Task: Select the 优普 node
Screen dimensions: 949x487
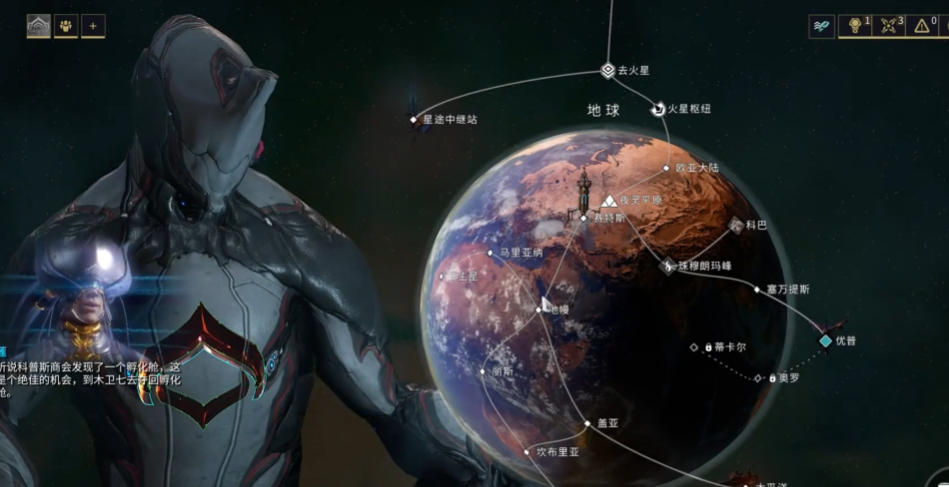Action: 825,341
